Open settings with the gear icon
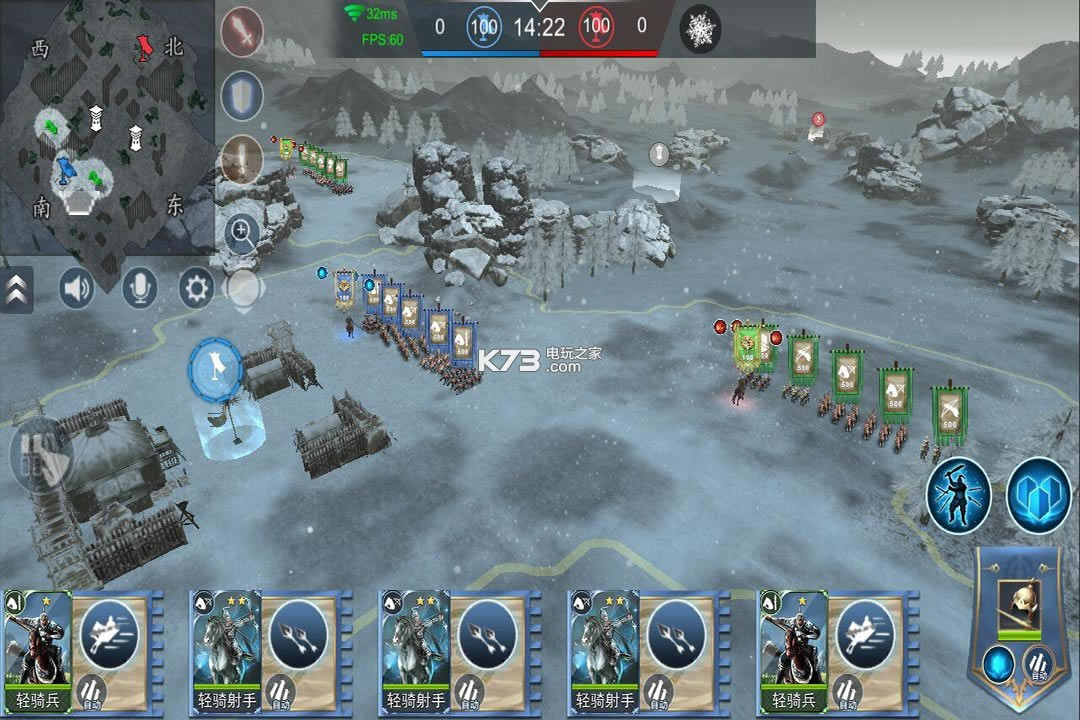Image resolution: width=1080 pixels, height=720 pixels. tap(196, 289)
